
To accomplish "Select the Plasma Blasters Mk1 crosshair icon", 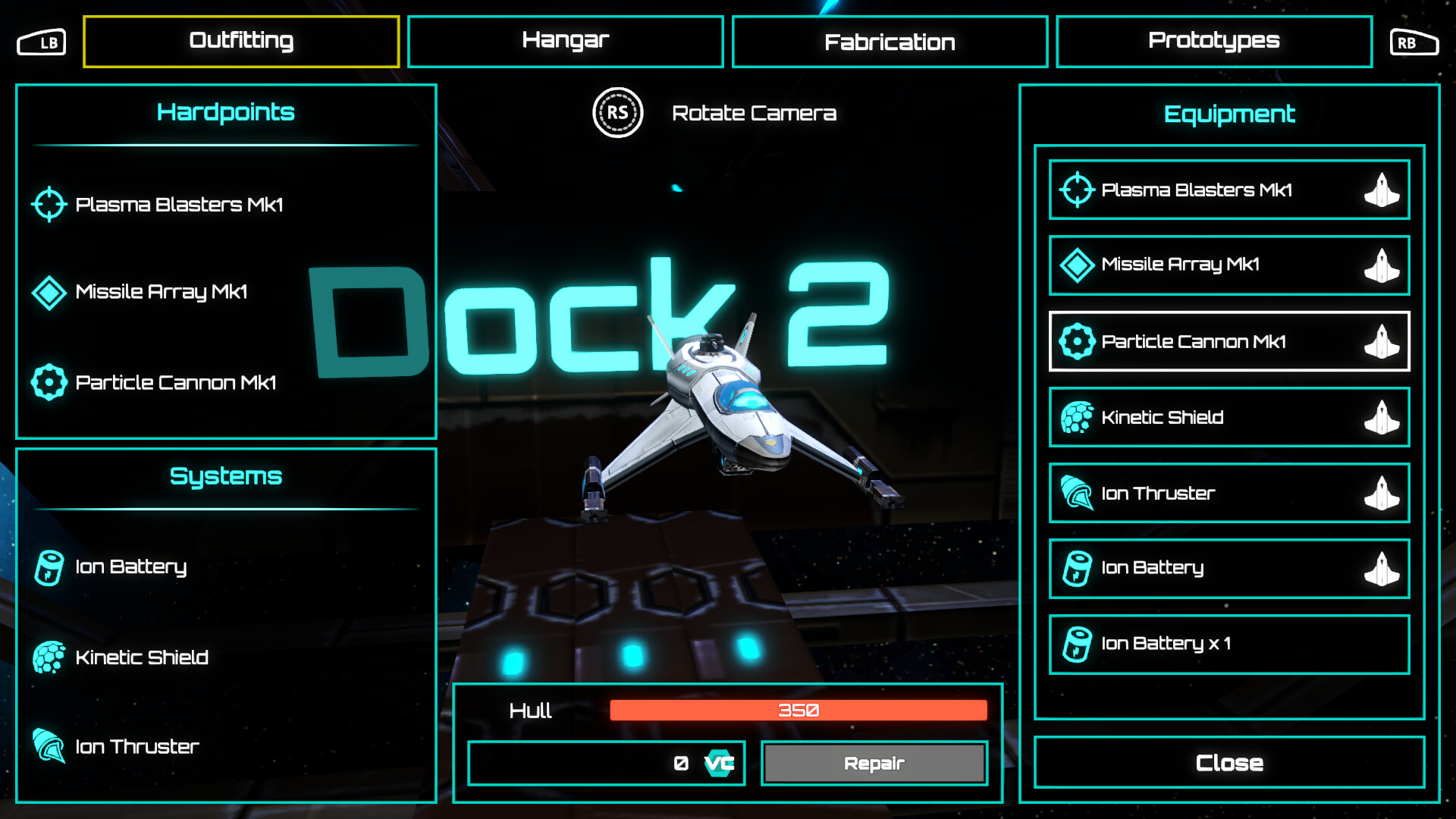I will pyautogui.click(x=49, y=203).
